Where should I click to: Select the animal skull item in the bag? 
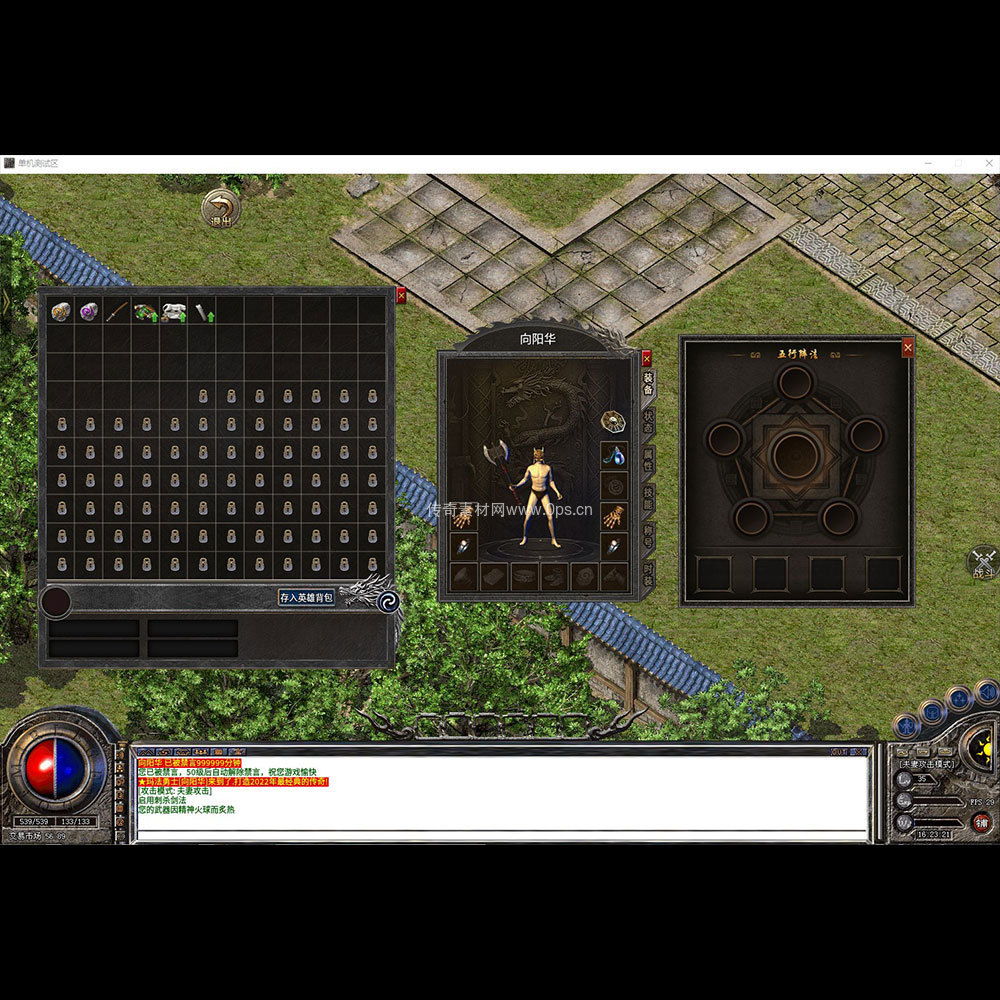(174, 311)
